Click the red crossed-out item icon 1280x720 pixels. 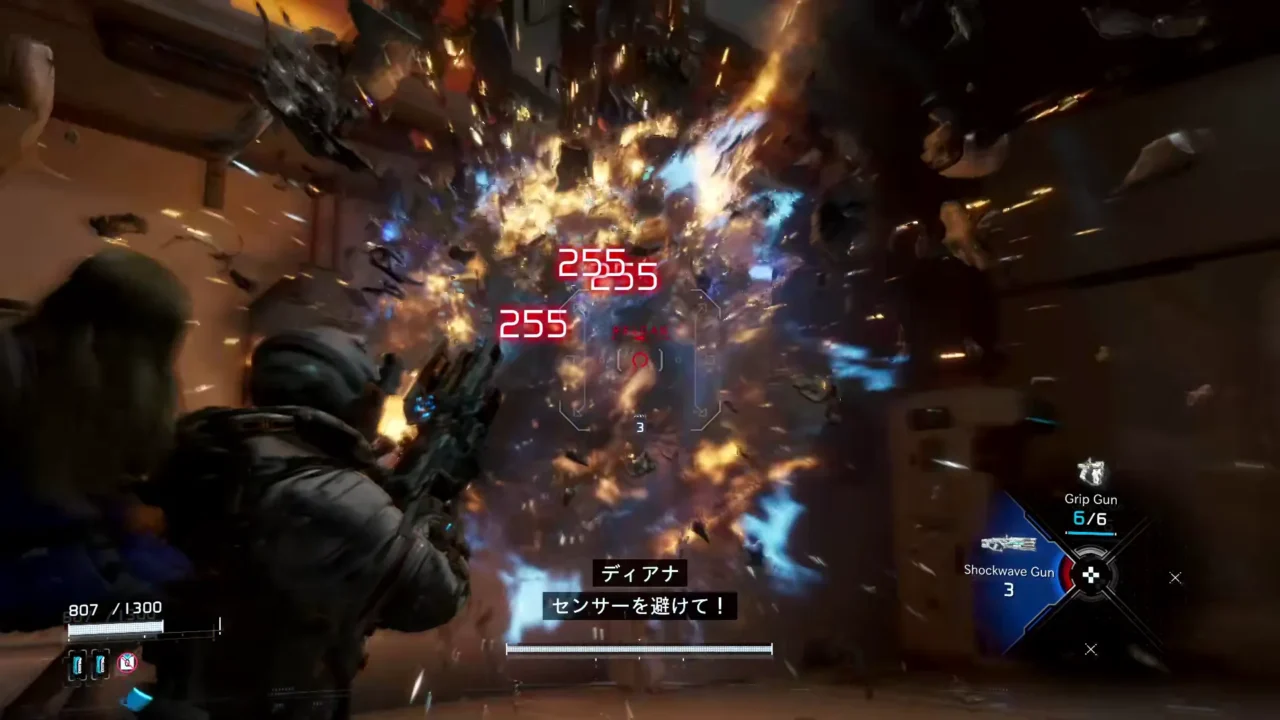tap(127, 662)
